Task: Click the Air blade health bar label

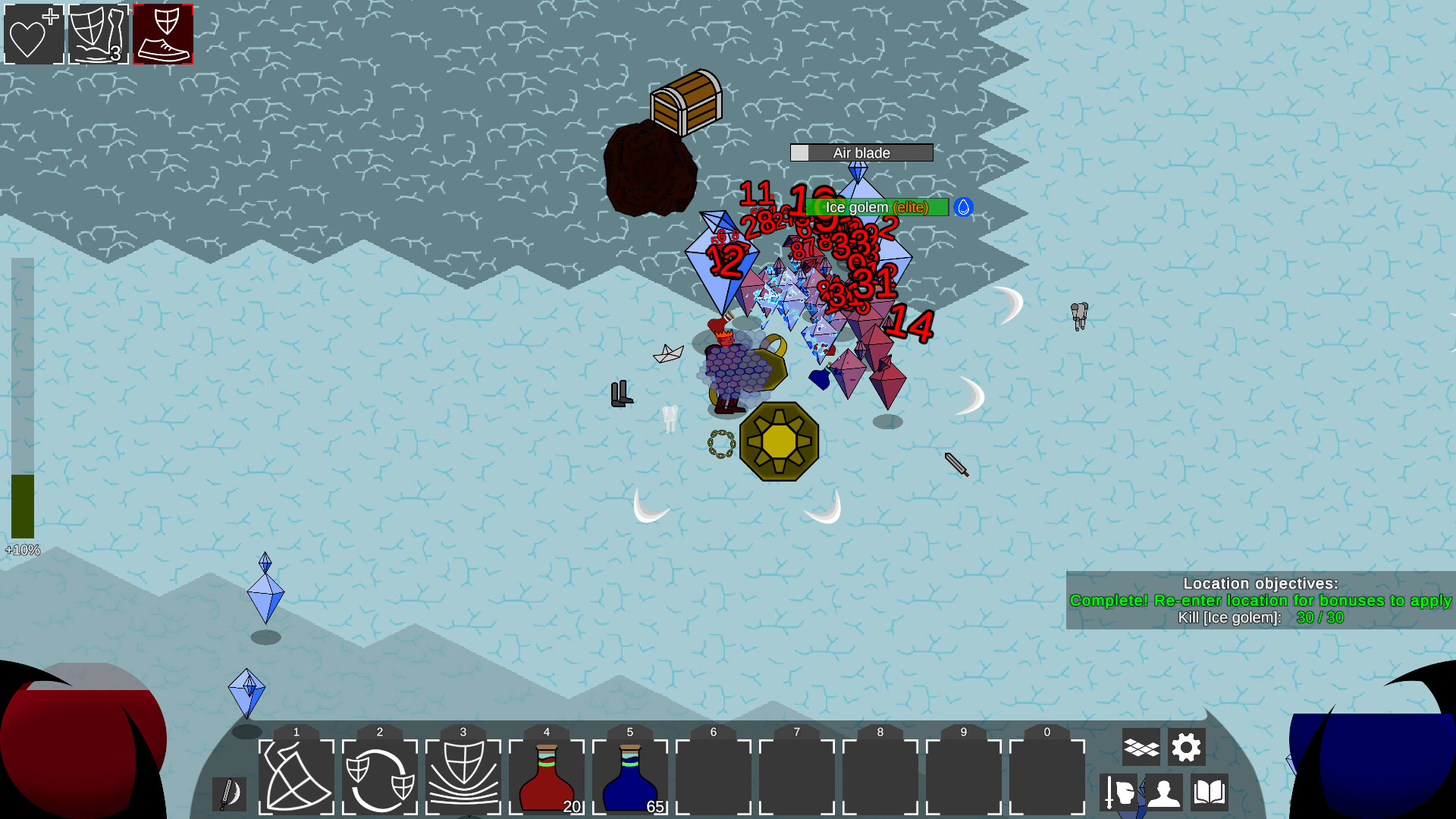Action: click(x=861, y=152)
